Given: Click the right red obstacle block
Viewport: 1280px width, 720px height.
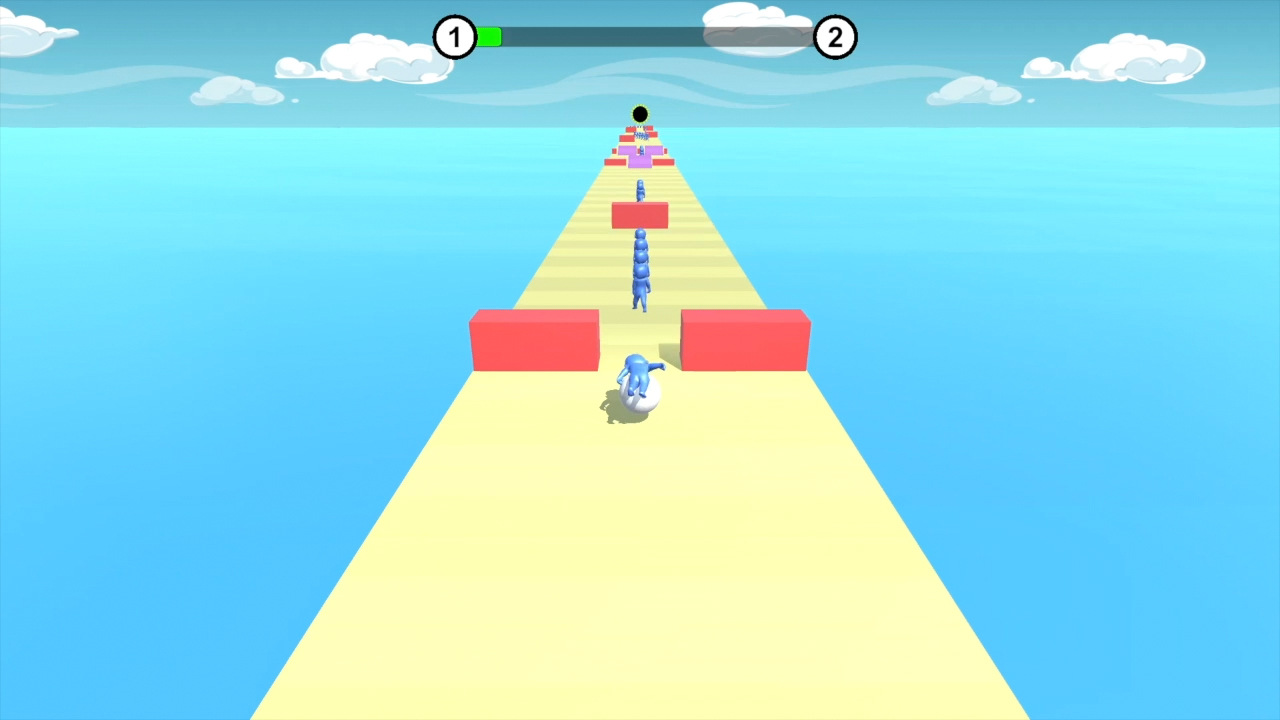Looking at the screenshot, I should tap(745, 340).
